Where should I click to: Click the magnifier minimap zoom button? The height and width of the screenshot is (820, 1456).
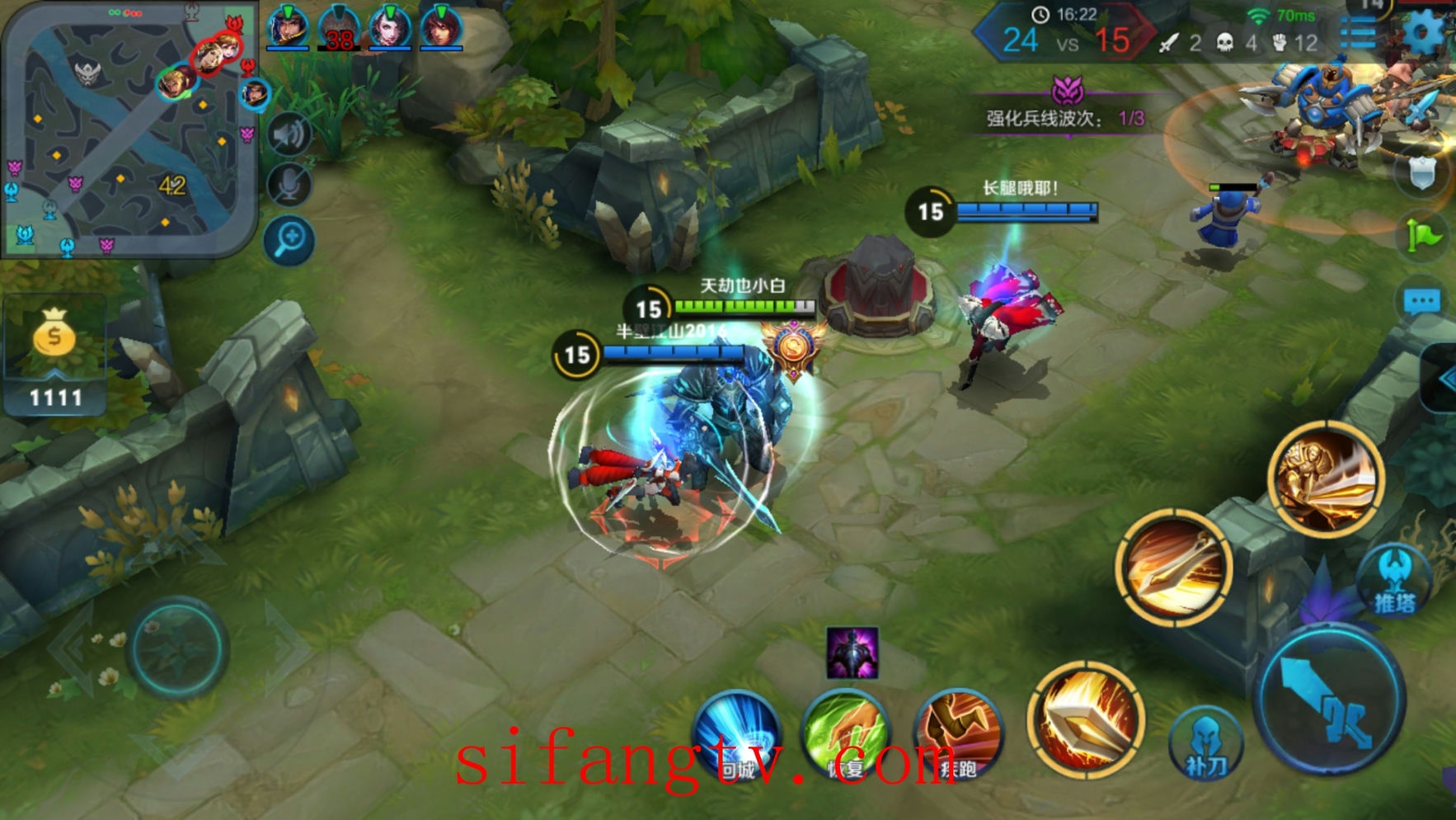[289, 241]
